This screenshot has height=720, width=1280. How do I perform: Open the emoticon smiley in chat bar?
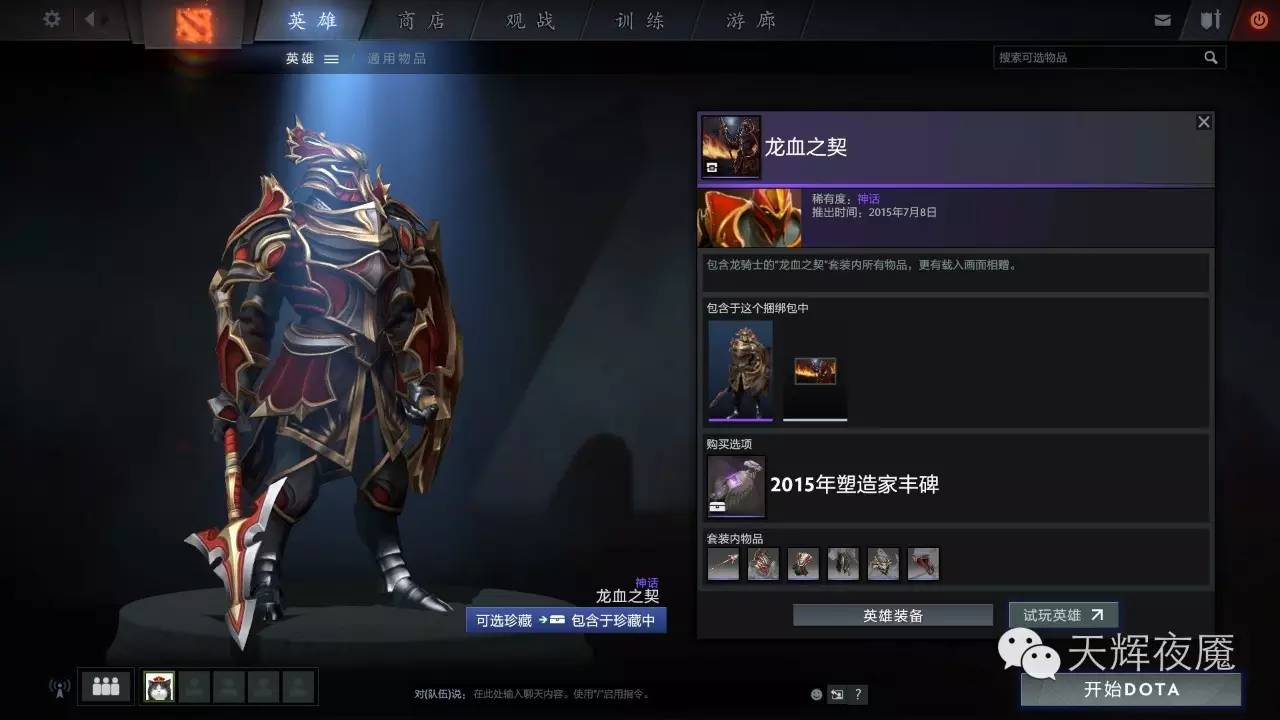(x=815, y=694)
